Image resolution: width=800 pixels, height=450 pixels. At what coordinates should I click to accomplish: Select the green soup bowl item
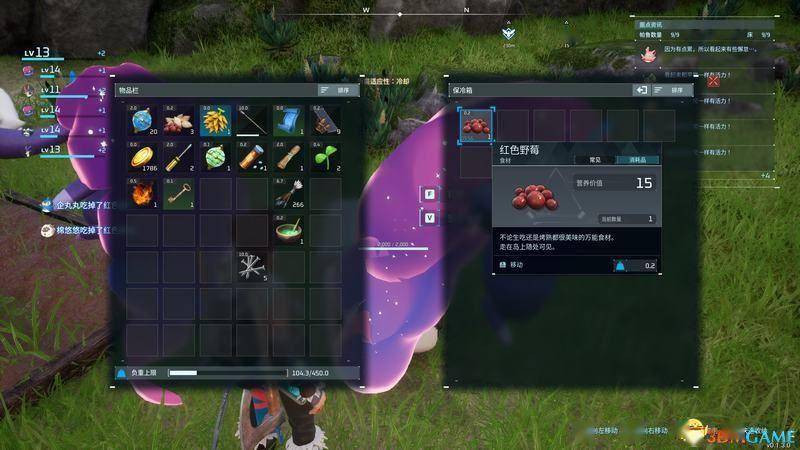coord(287,230)
